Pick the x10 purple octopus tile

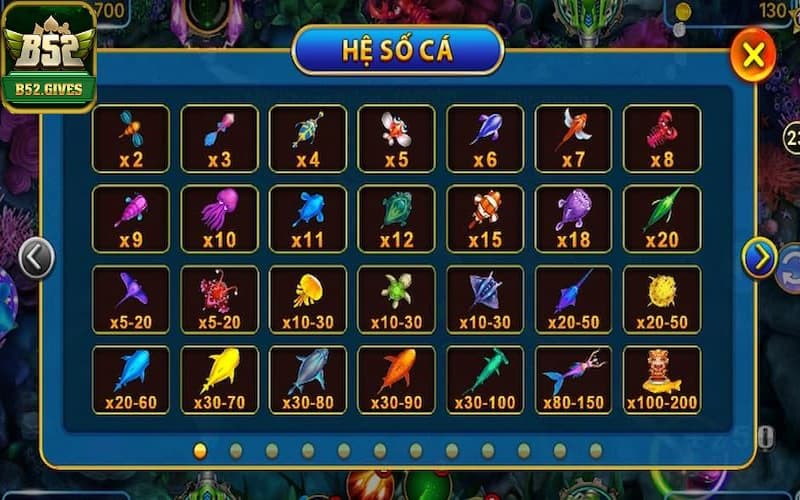point(219,218)
